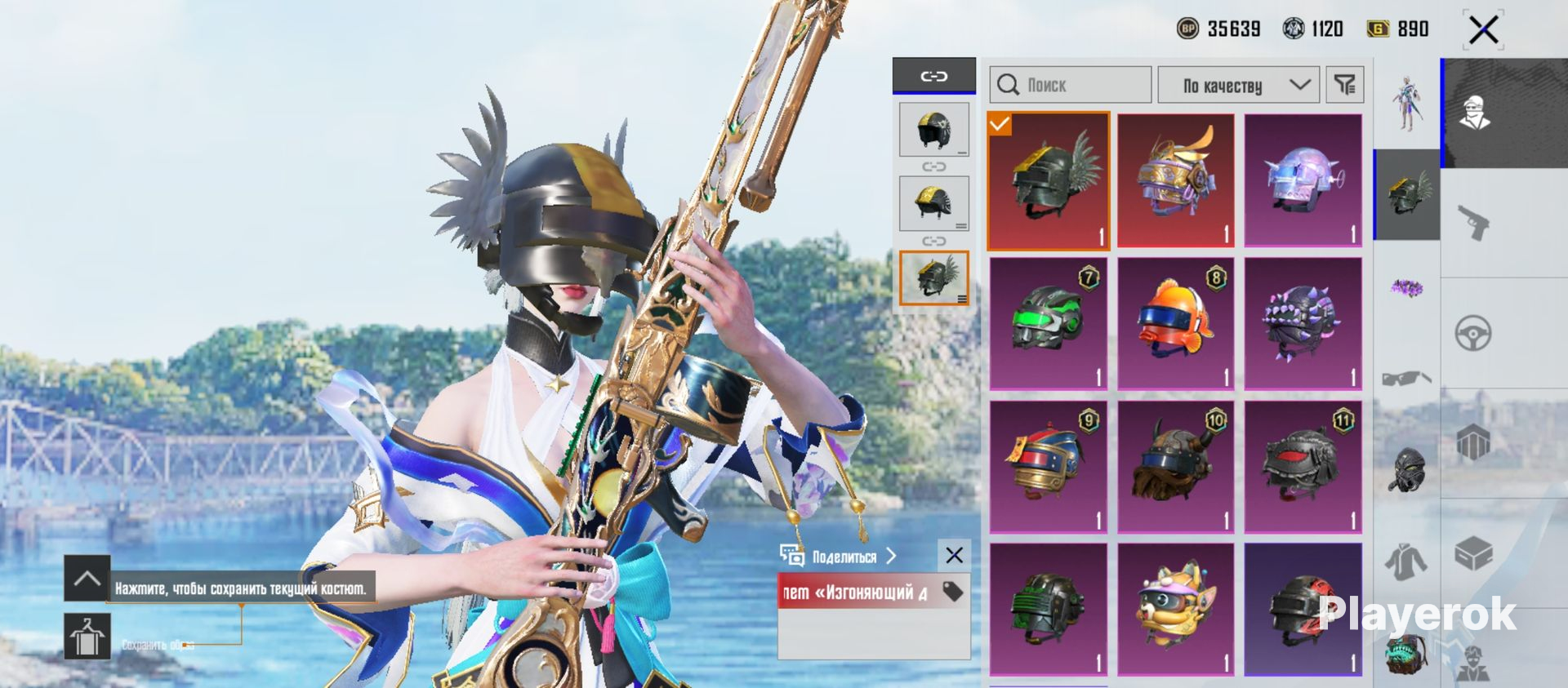
Task: Click the Поиск search field
Action: coord(1070,85)
